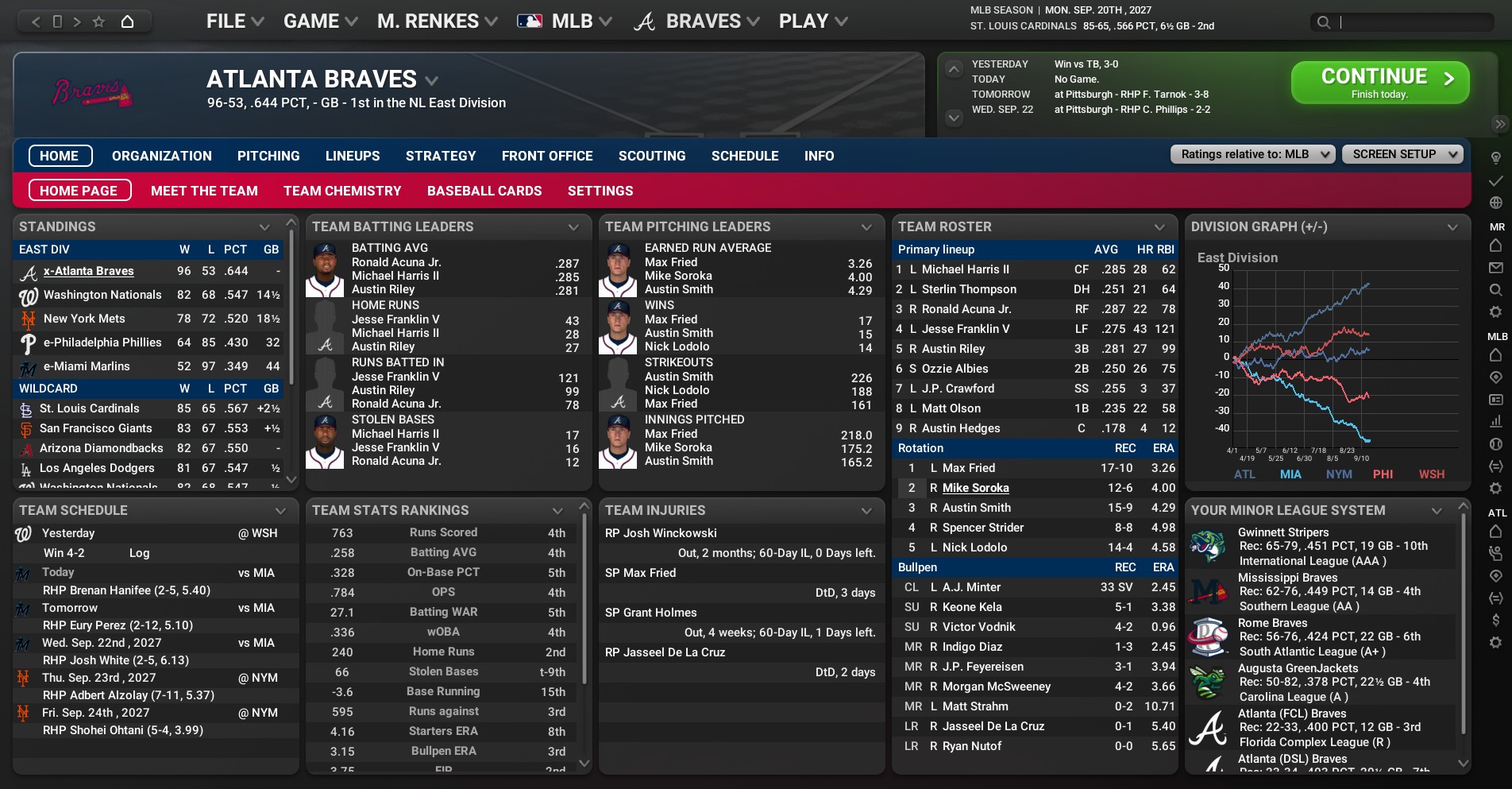This screenshot has width=1512, height=789.
Task: Open the PLAY menu
Action: tap(812, 21)
